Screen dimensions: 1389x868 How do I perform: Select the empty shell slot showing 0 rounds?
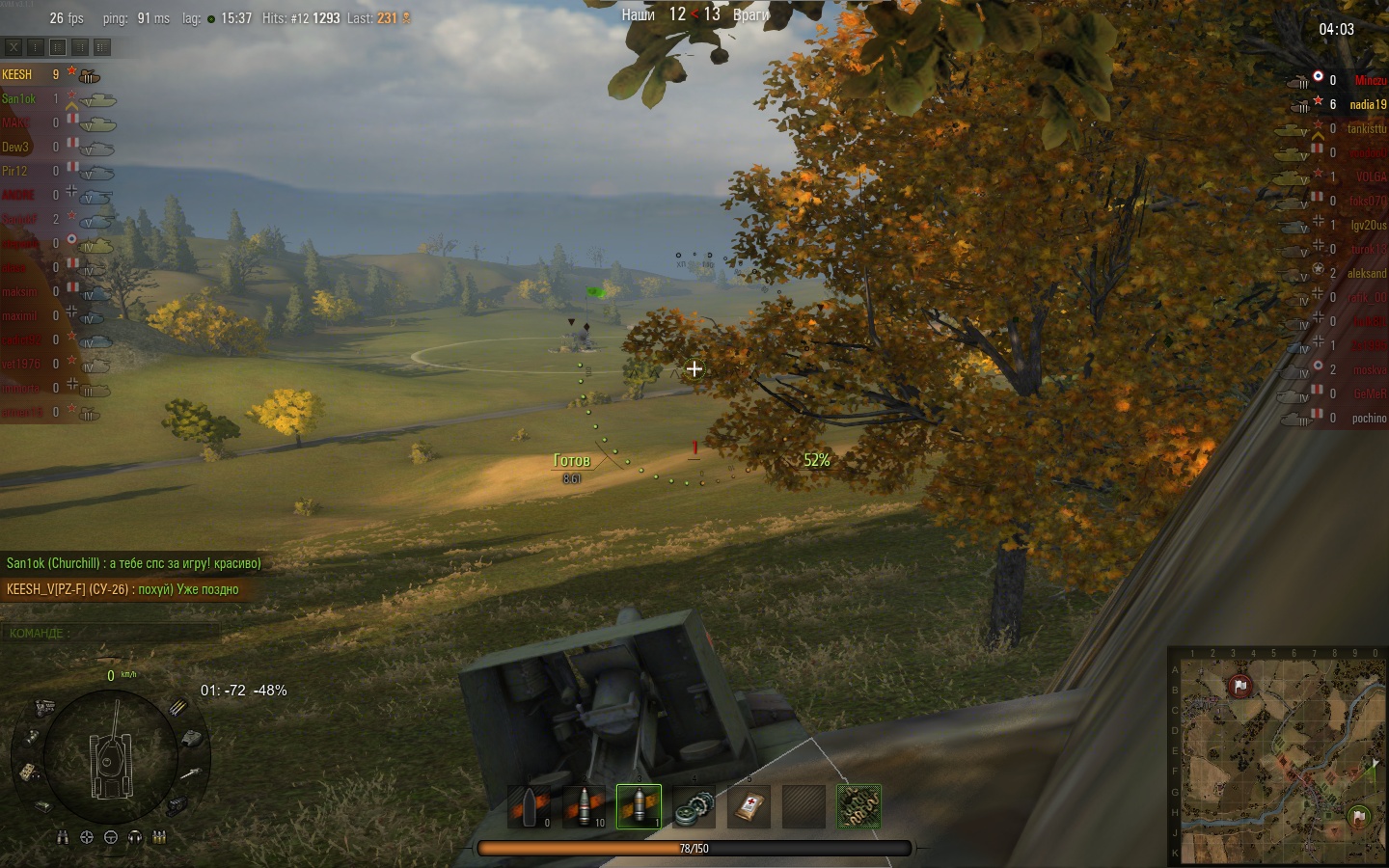click(530, 806)
